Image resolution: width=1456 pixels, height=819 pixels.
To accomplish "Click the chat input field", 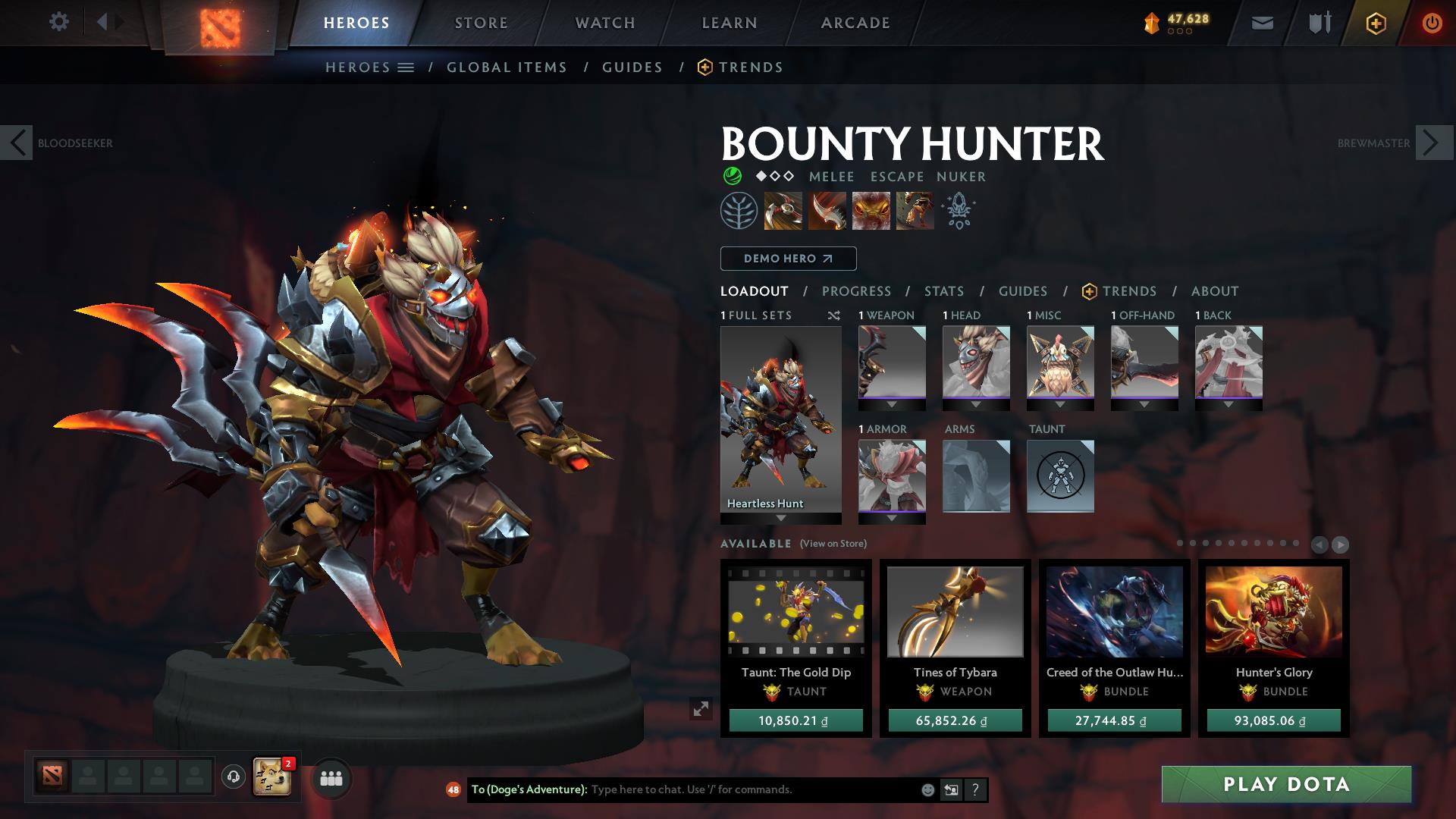I will coord(720,789).
